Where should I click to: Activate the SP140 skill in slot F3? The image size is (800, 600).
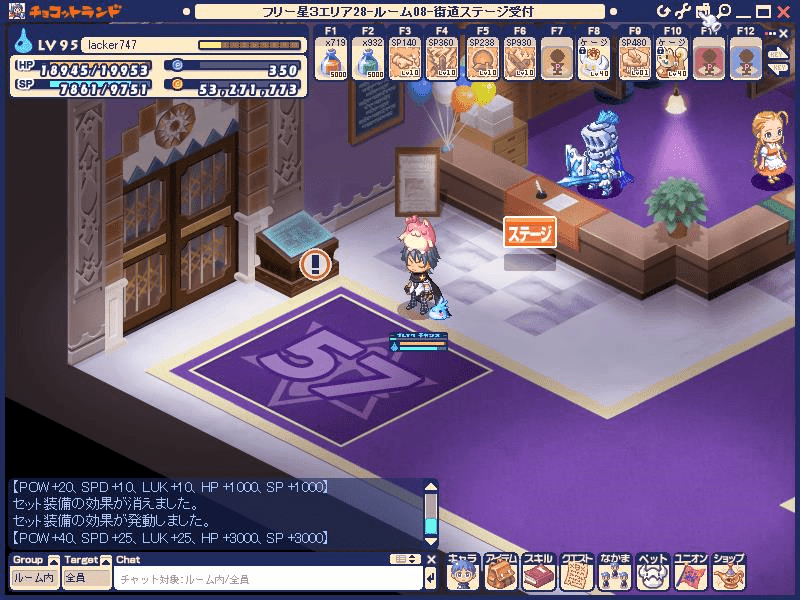coord(405,61)
